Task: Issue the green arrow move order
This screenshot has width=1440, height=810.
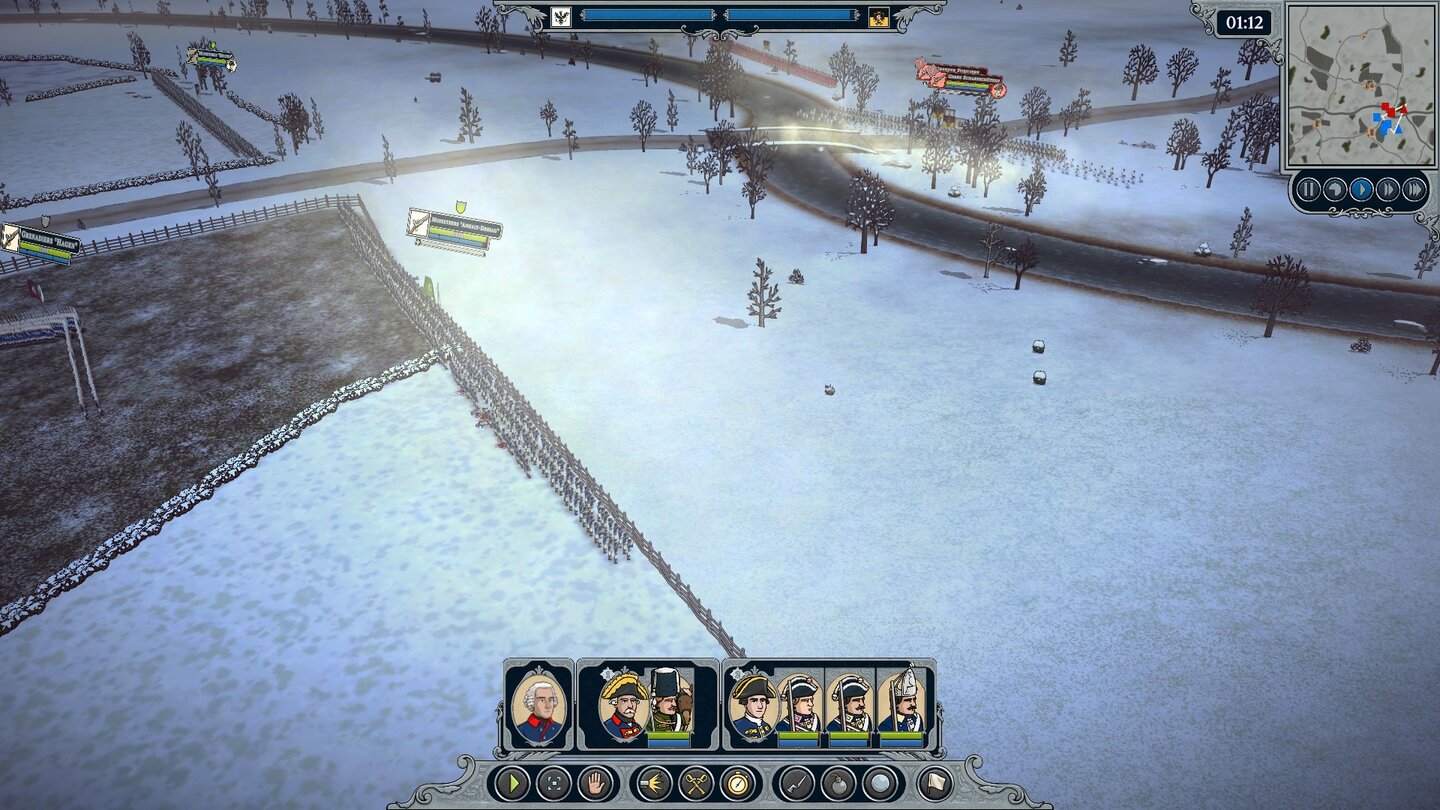Action: 511,783
